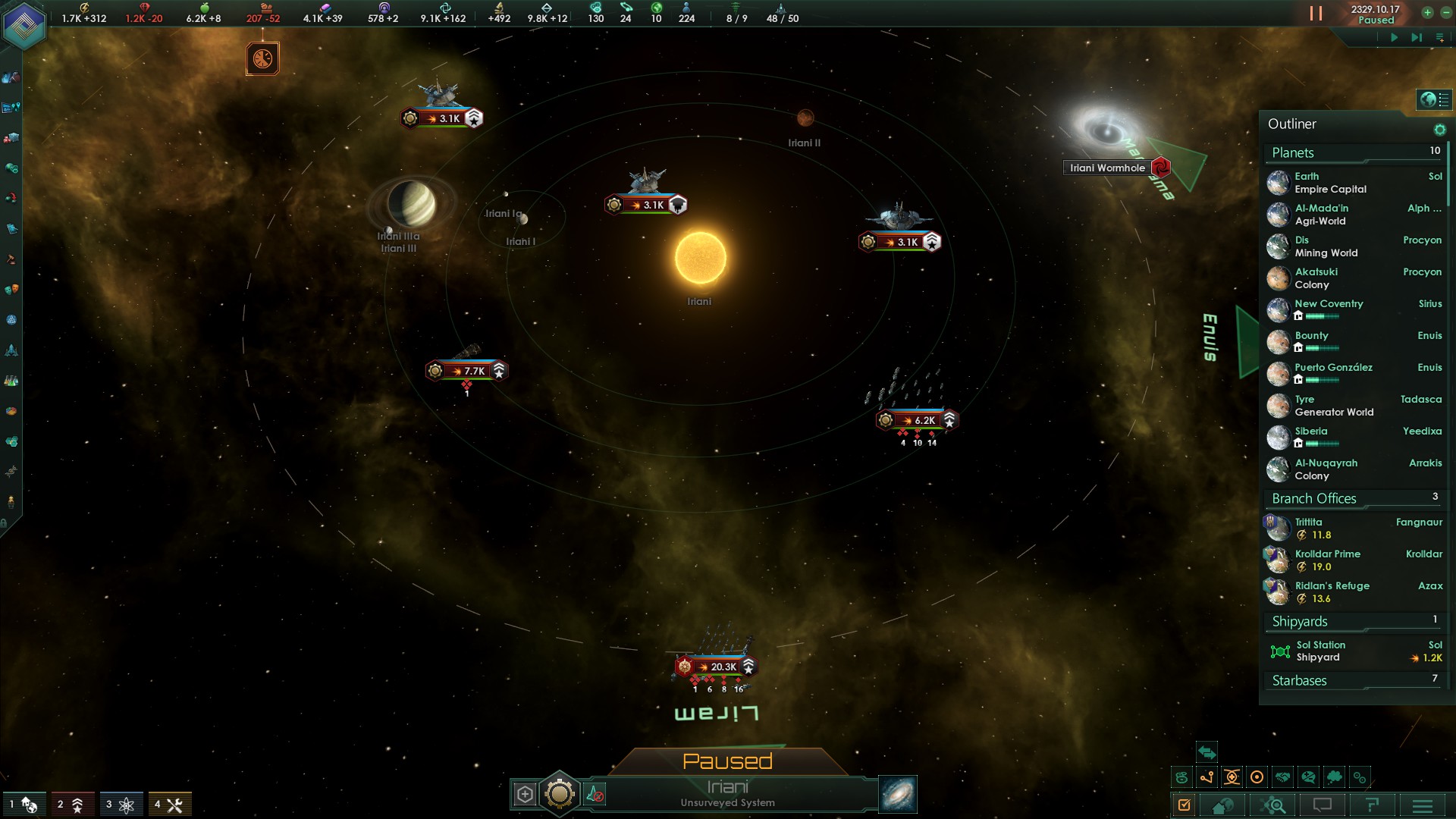Viewport: 1456px width, 819px height.
Task: Open the orange clock notification alert
Action: (x=262, y=58)
